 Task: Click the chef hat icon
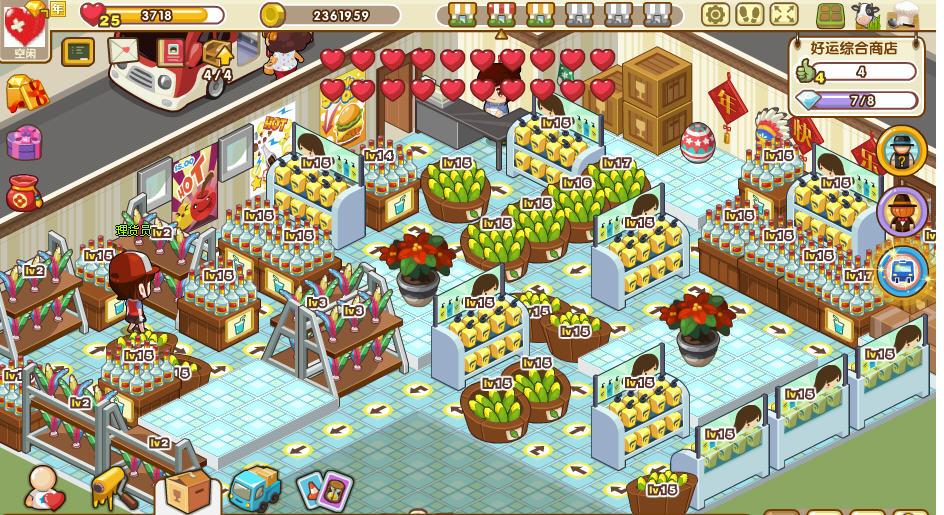pyautogui.click(x=905, y=14)
